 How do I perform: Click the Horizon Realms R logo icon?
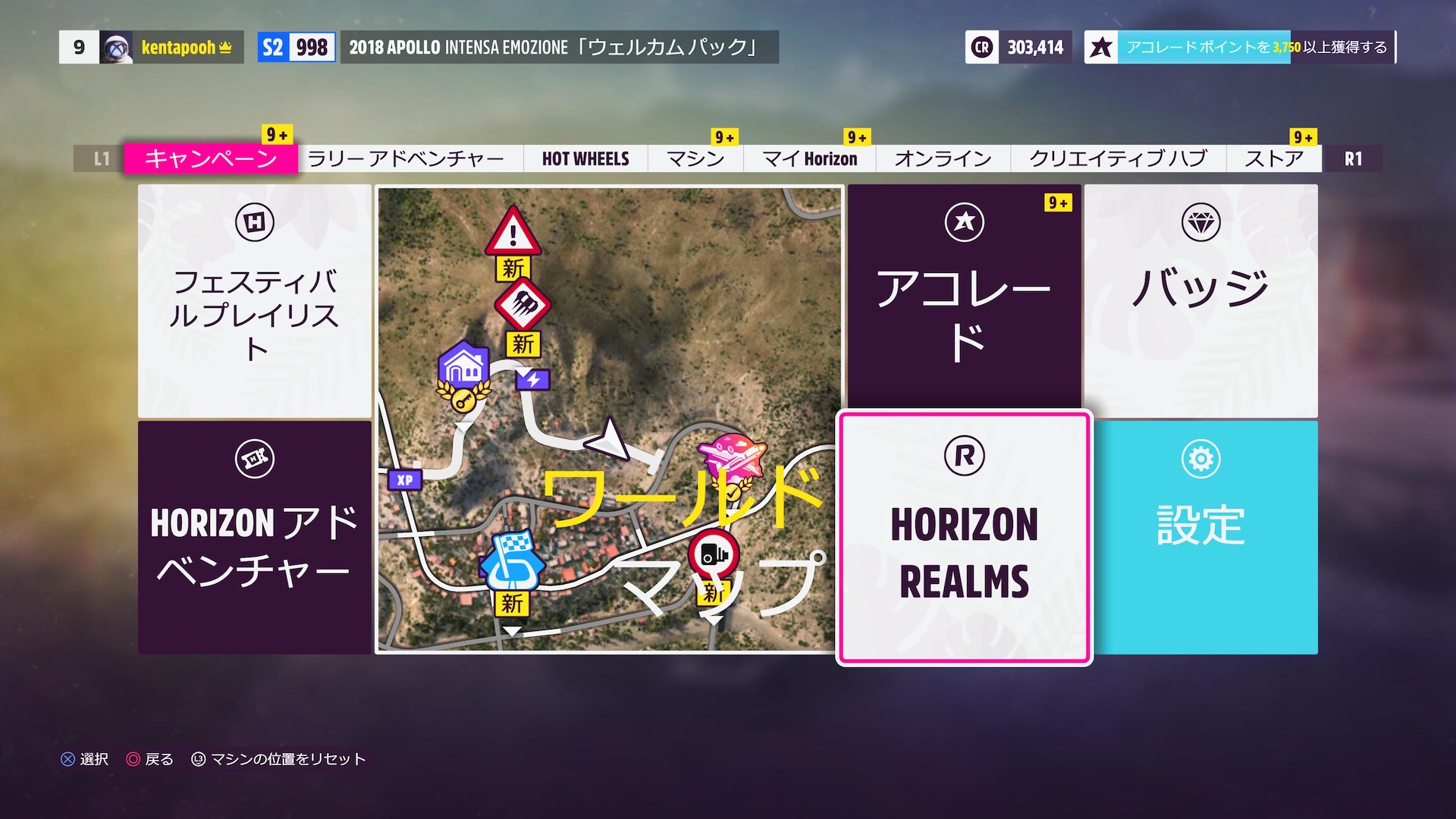click(964, 457)
